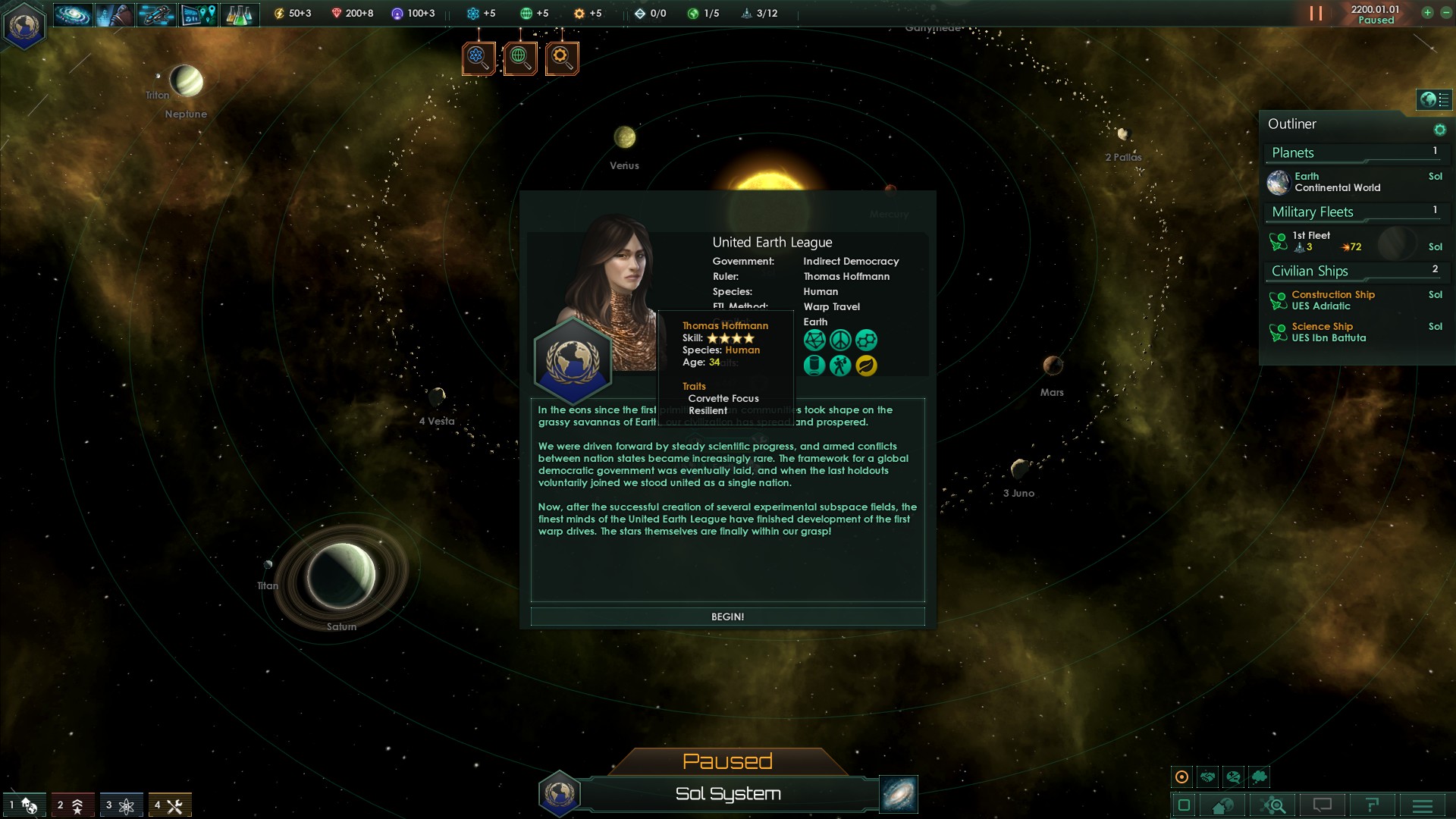Click the BEGIN! button
The height and width of the screenshot is (819, 1456).
(x=727, y=617)
